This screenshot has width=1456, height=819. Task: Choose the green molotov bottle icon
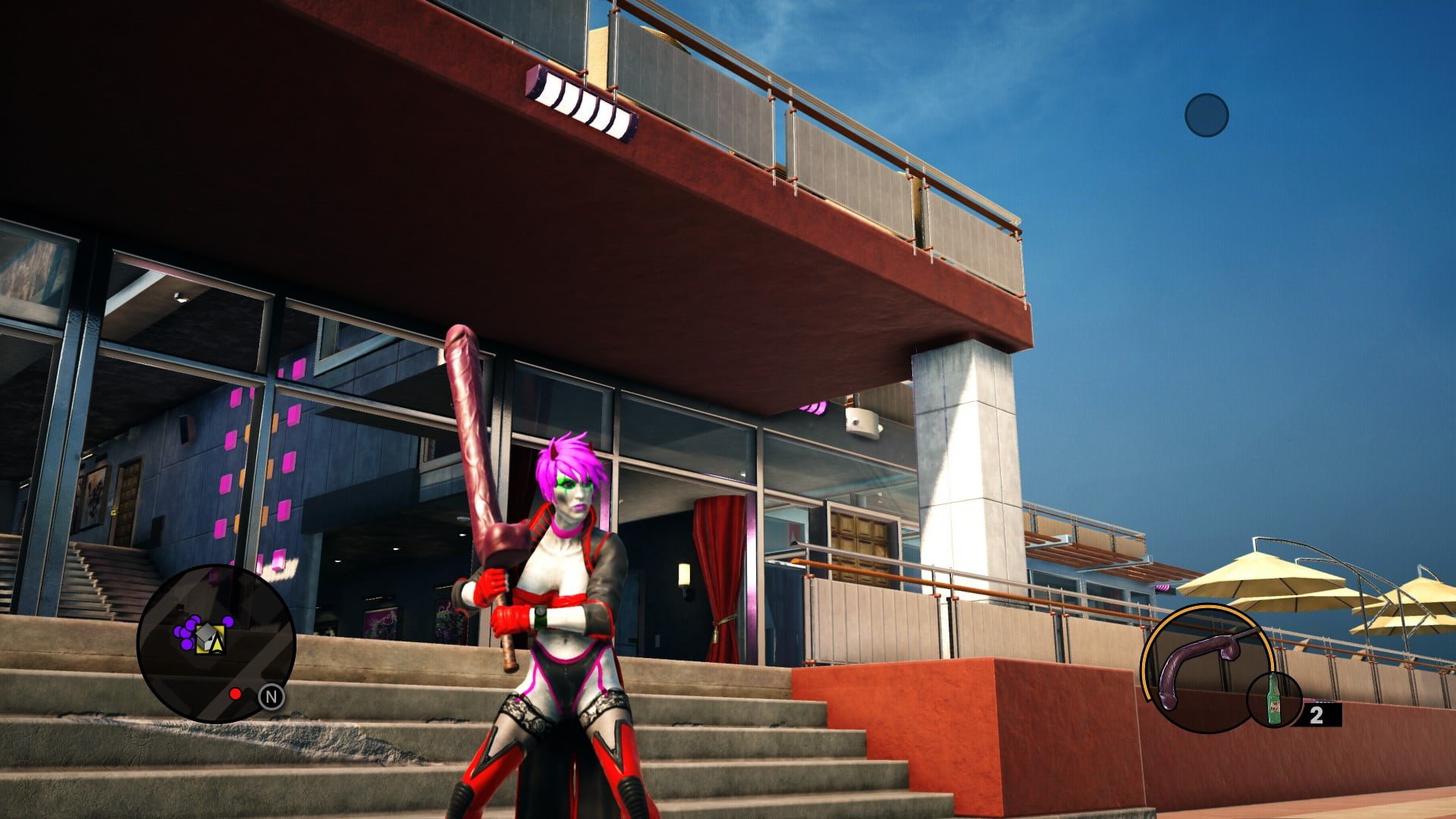[1274, 700]
